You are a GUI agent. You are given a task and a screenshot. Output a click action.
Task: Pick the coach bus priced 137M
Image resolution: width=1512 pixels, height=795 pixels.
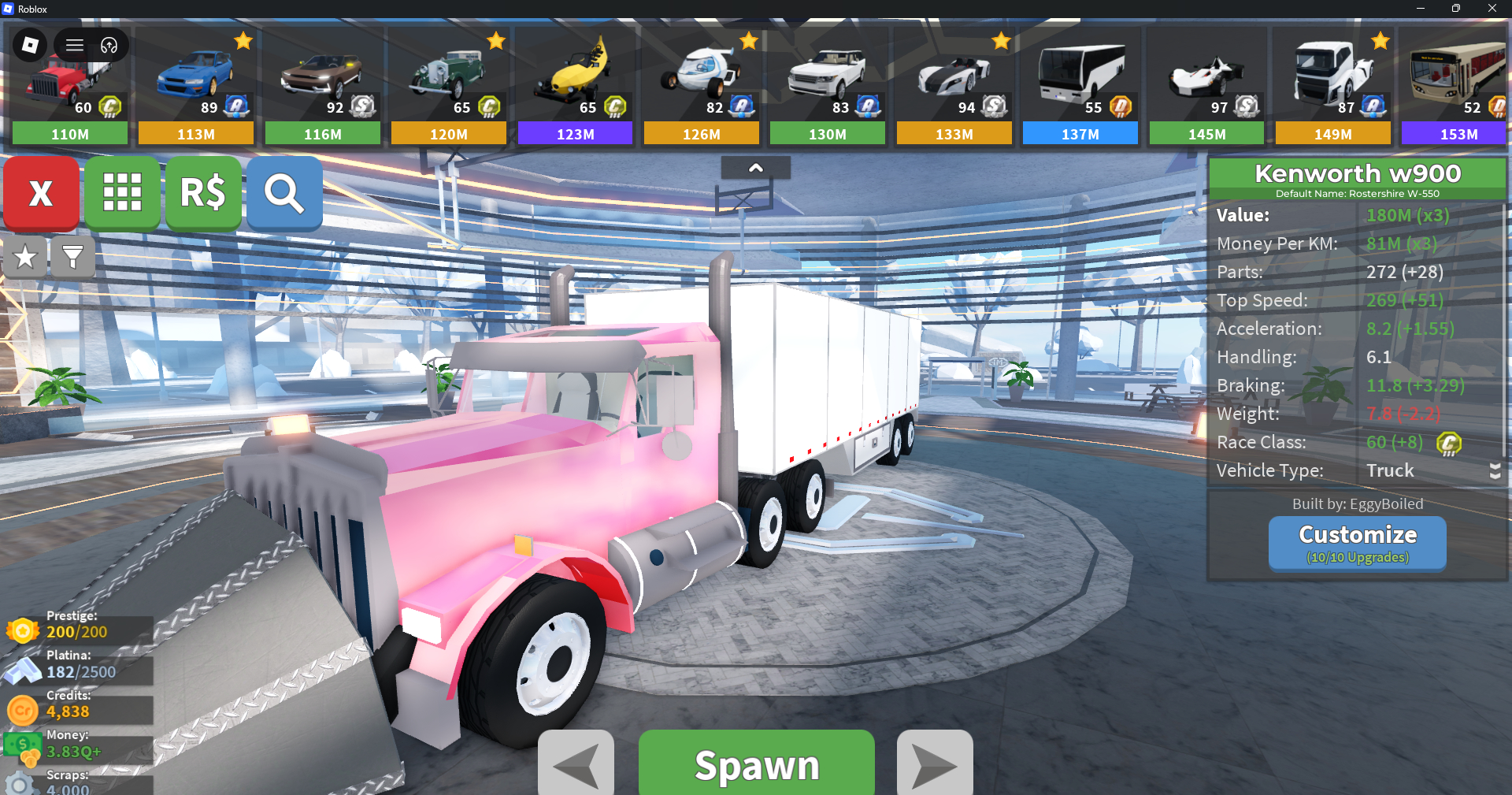pos(1080,87)
